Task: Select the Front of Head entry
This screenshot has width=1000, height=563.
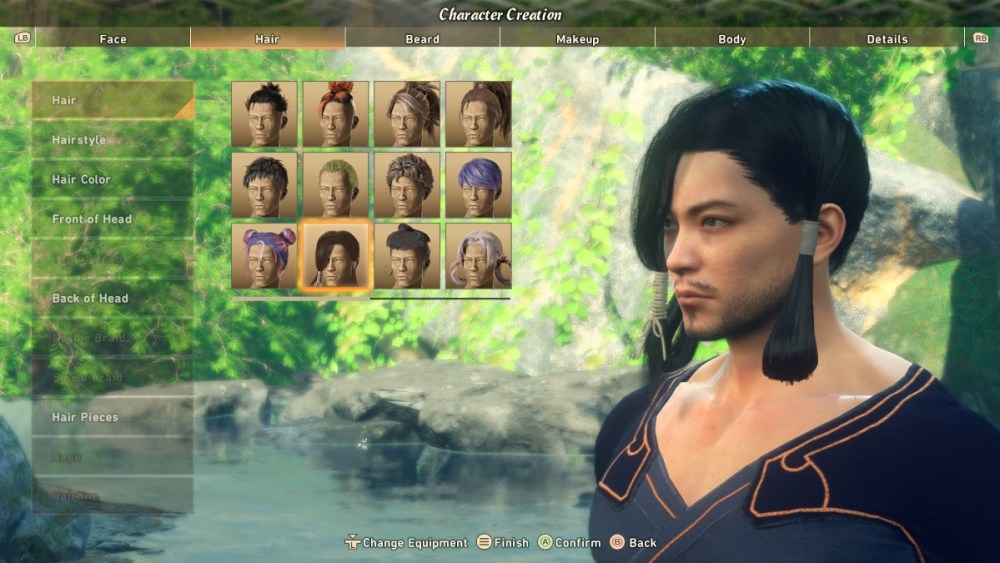Action: pos(112,219)
